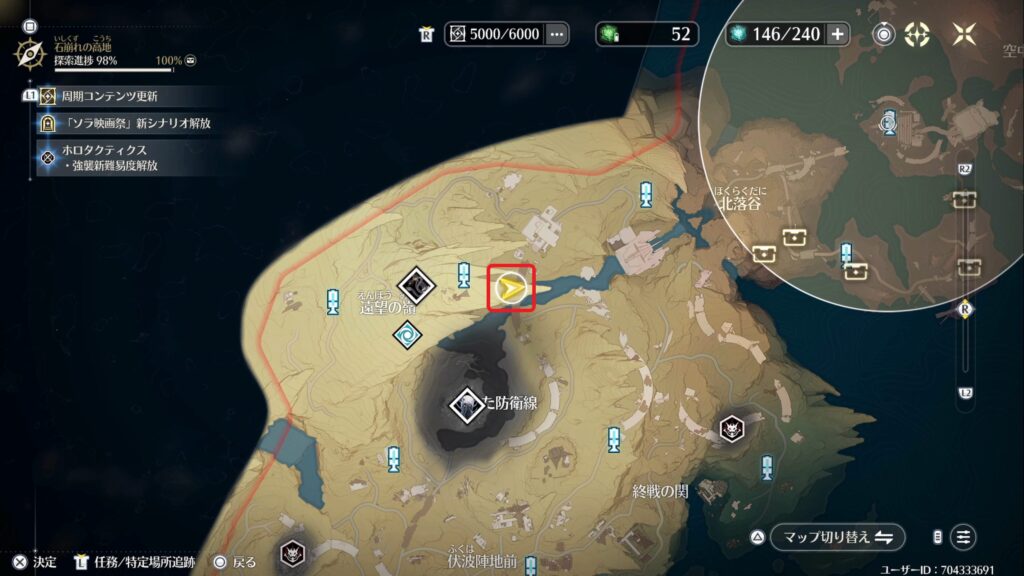The height and width of the screenshot is (576, 1024).
Task: Open the exploration reward chest at 100%
Action: coord(190,61)
